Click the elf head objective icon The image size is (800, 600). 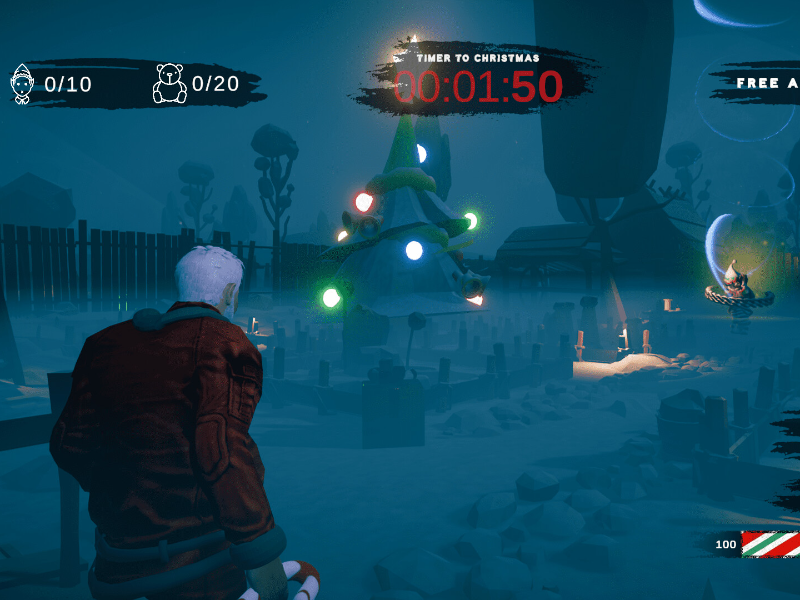click(22, 84)
